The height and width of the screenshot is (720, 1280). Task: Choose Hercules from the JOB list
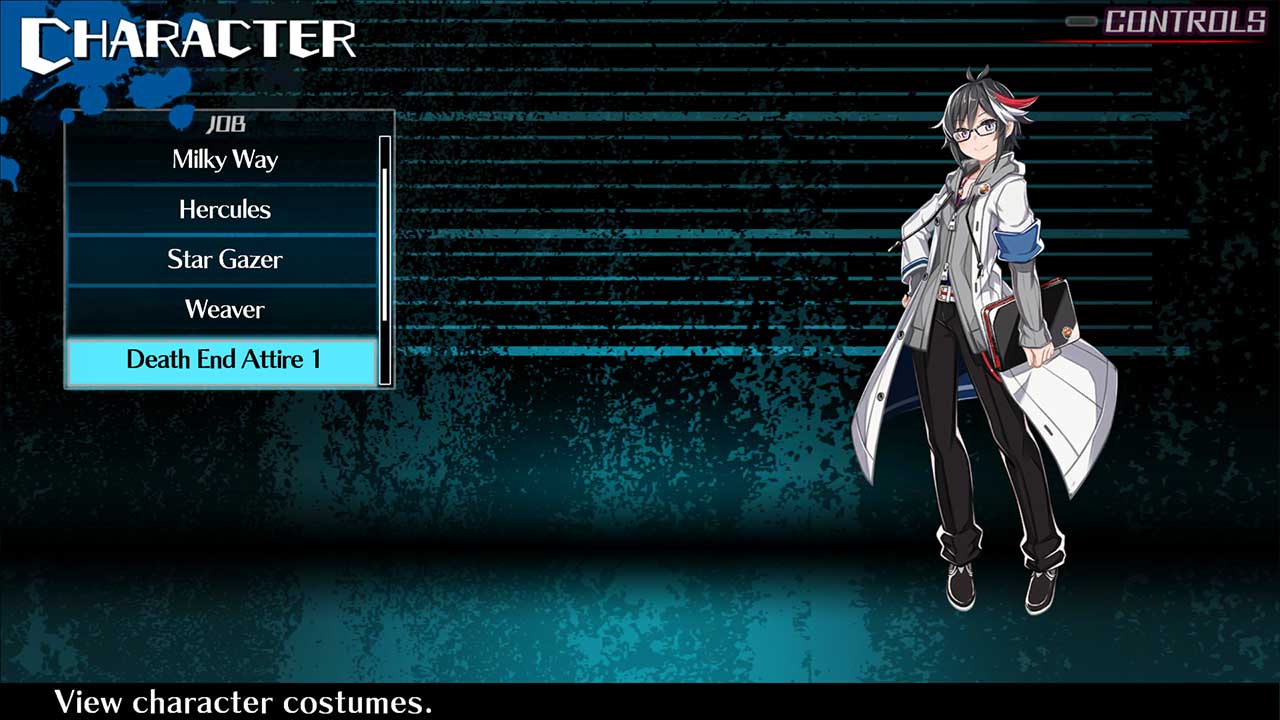pos(224,209)
